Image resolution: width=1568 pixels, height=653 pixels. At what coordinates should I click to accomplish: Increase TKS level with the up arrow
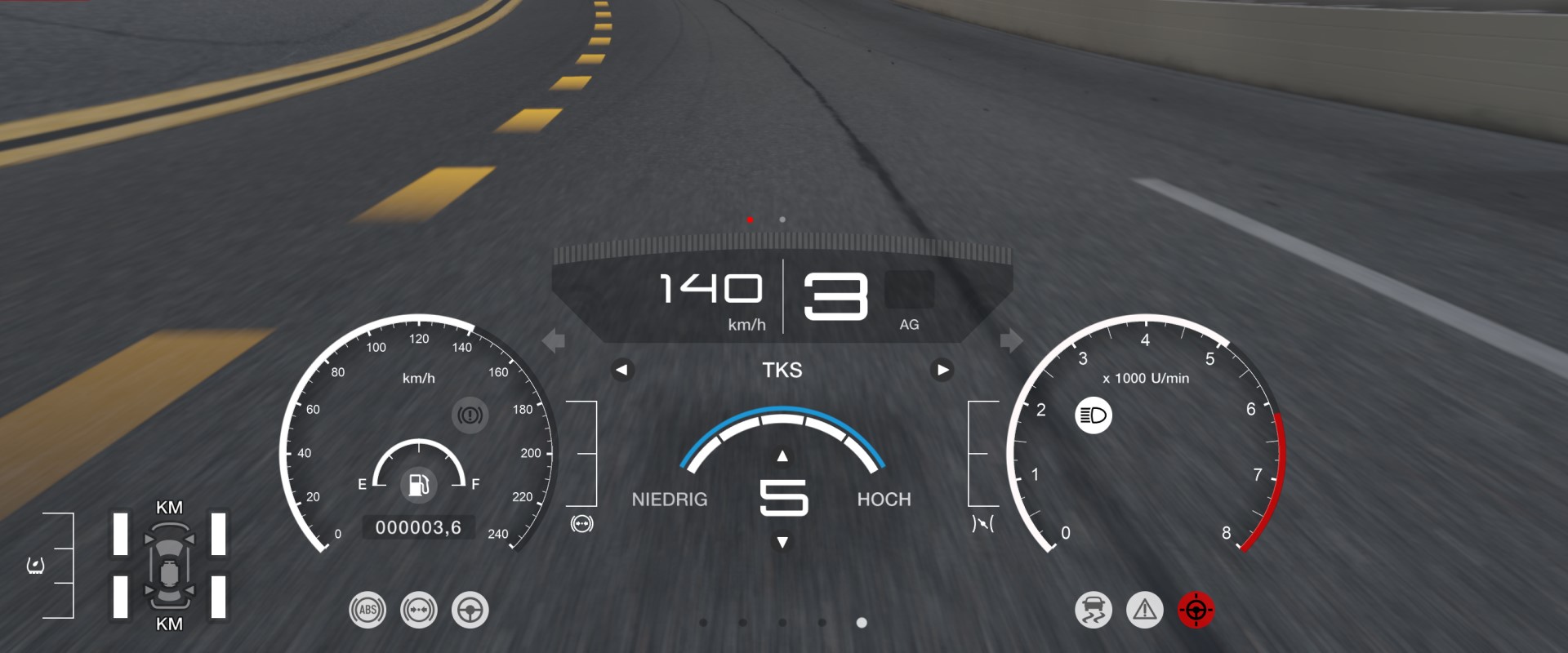pyautogui.click(x=782, y=456)
